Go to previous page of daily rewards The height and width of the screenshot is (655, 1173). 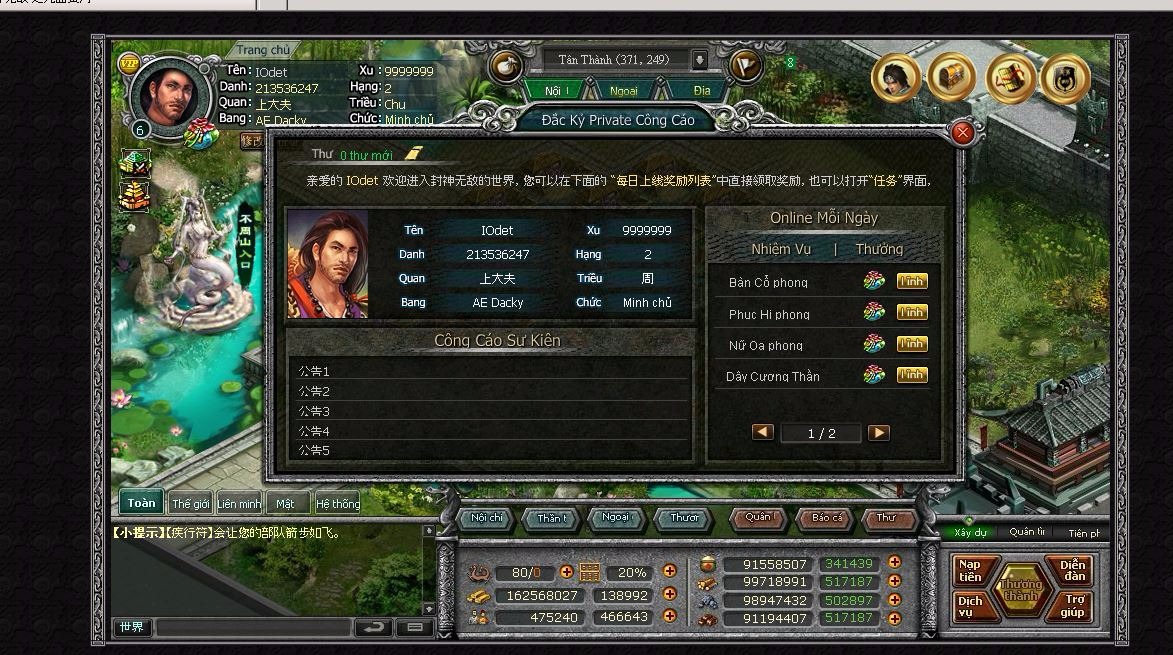pos(763,433)
